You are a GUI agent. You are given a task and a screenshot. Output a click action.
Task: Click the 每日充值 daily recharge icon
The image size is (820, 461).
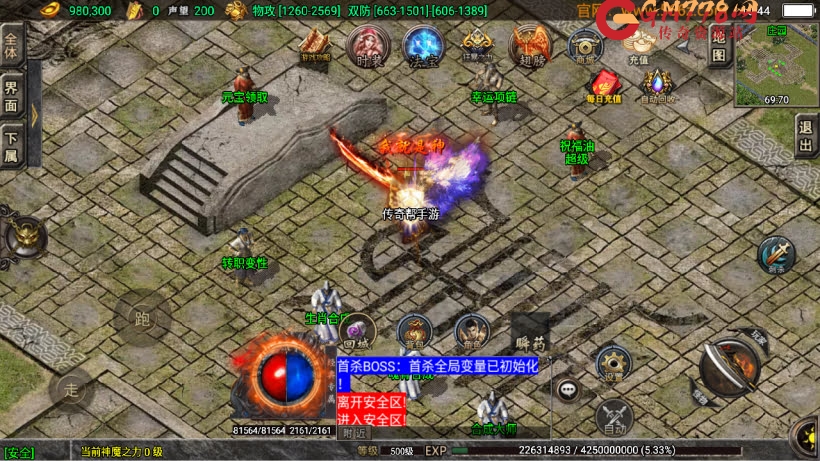605,85
